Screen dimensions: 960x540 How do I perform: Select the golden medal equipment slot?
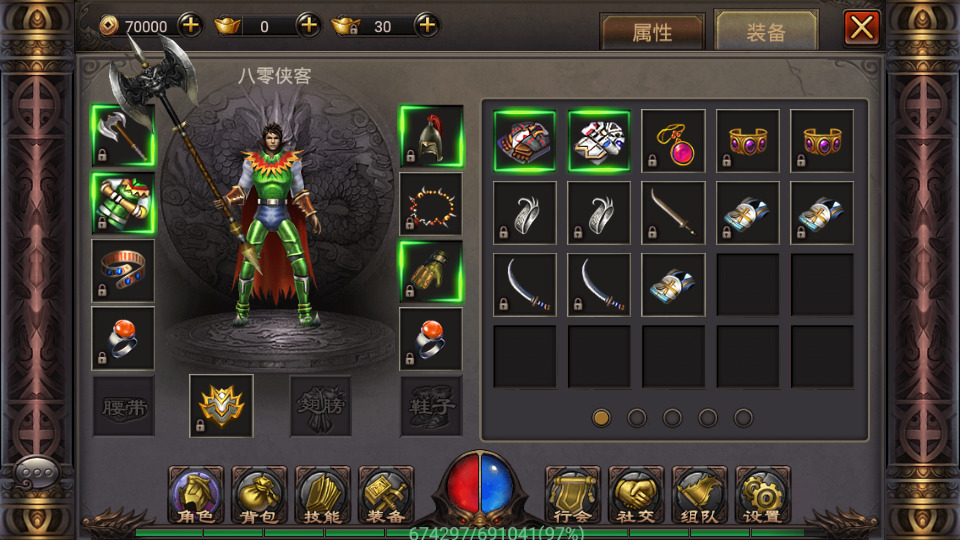point(221,405)
